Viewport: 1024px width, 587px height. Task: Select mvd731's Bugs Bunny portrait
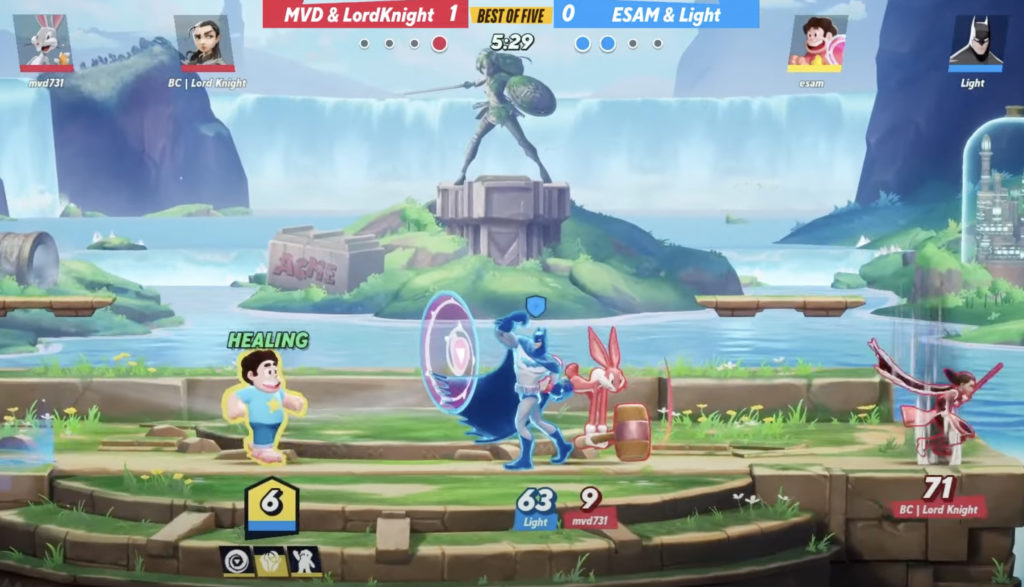(46, 42)
